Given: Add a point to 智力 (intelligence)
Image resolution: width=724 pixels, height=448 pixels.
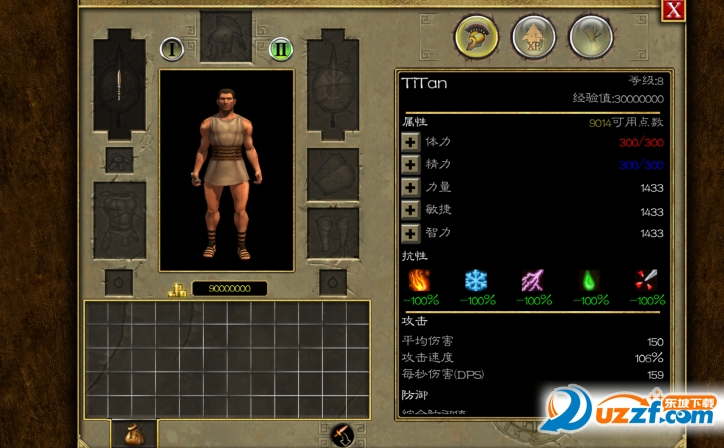Looking at the screenshot, I should tap(410, 234).
